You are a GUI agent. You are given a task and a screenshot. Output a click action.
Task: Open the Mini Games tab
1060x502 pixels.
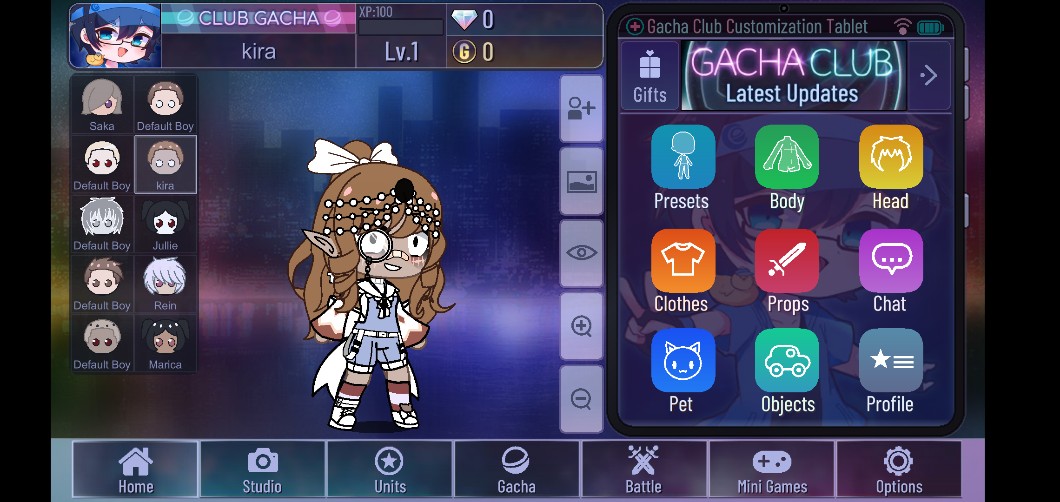pos(771,470)
